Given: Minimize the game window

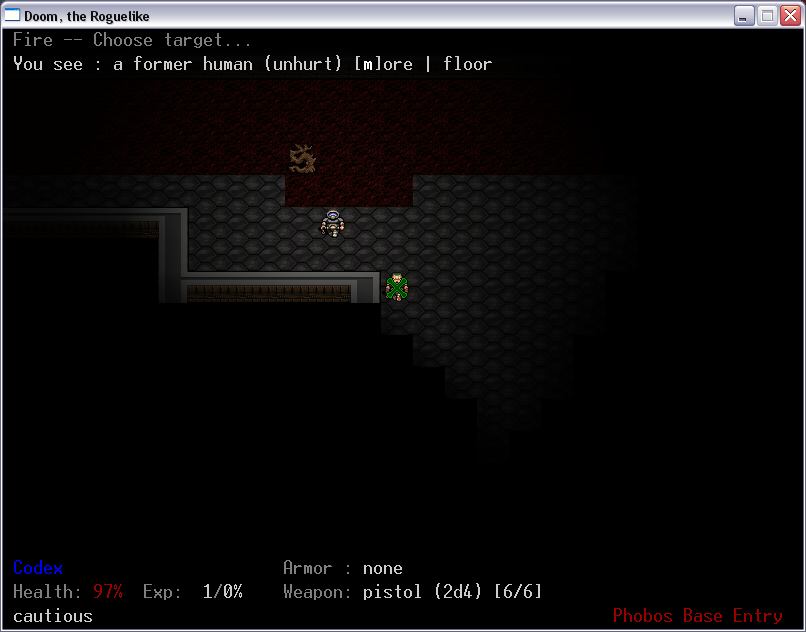Looking at the screenshot, I should pos(745,15).
